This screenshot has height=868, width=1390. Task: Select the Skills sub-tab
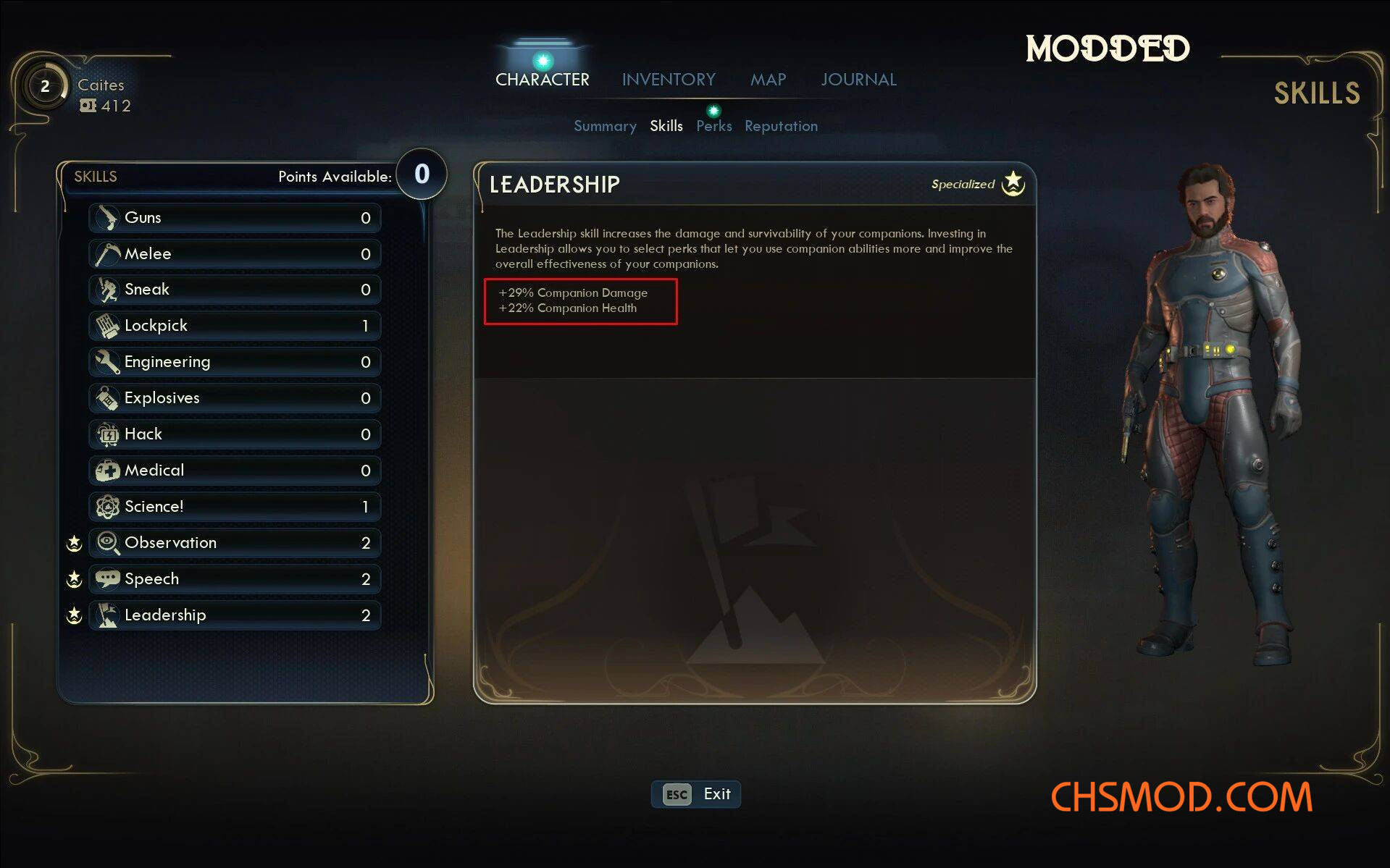pyautogui.click(x=666, y=126)
